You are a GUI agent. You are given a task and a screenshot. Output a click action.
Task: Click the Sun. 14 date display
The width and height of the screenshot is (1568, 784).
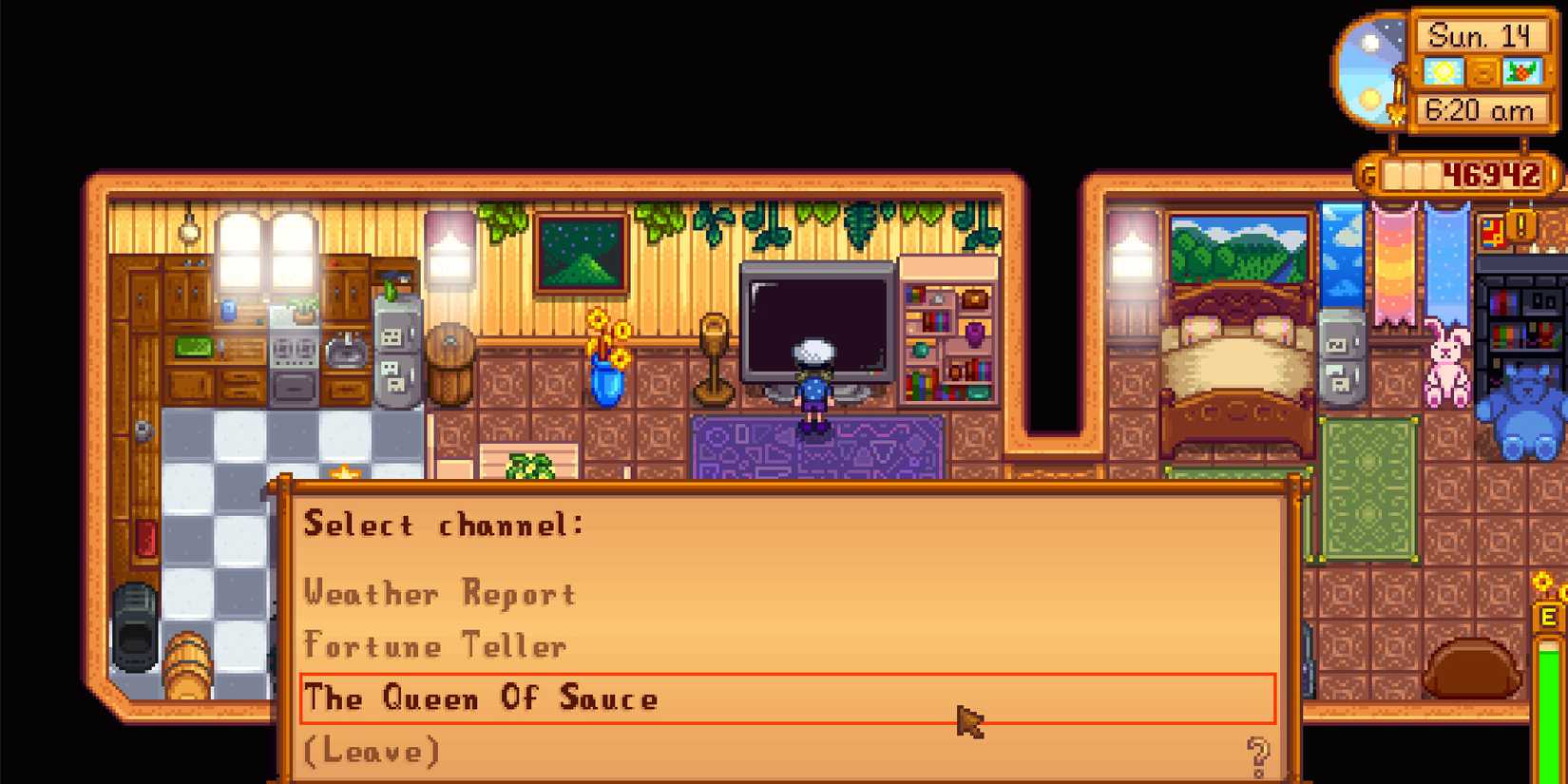pyautogui.click(x=1481, y=35)
